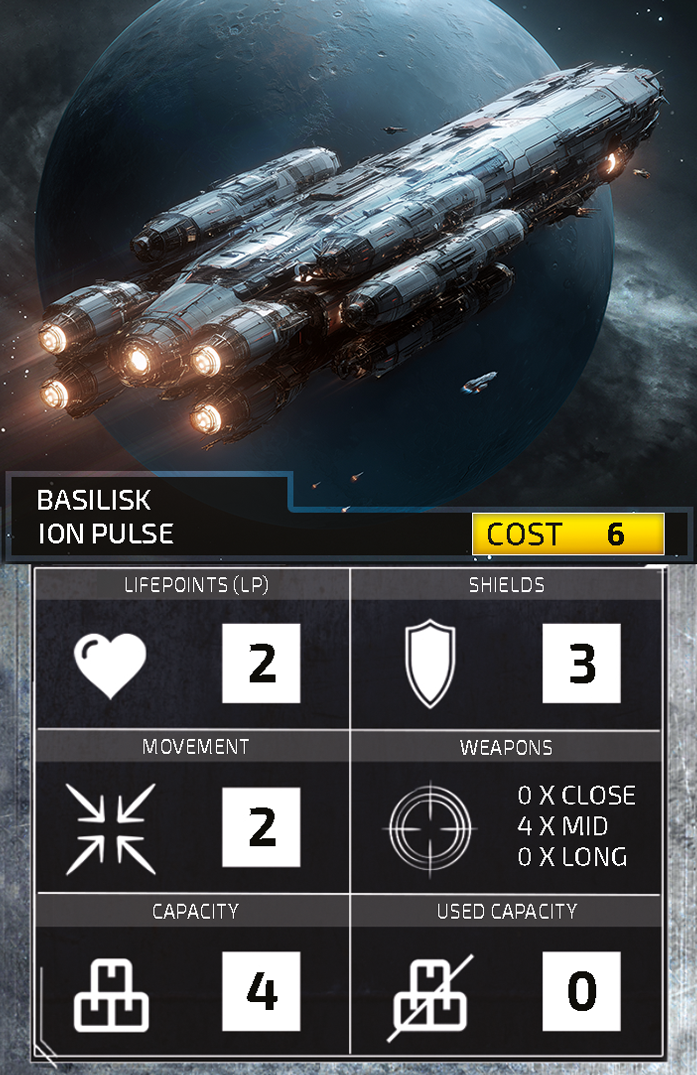Click the crossed-out boxes Used Capacity icon

coord(430,995)
